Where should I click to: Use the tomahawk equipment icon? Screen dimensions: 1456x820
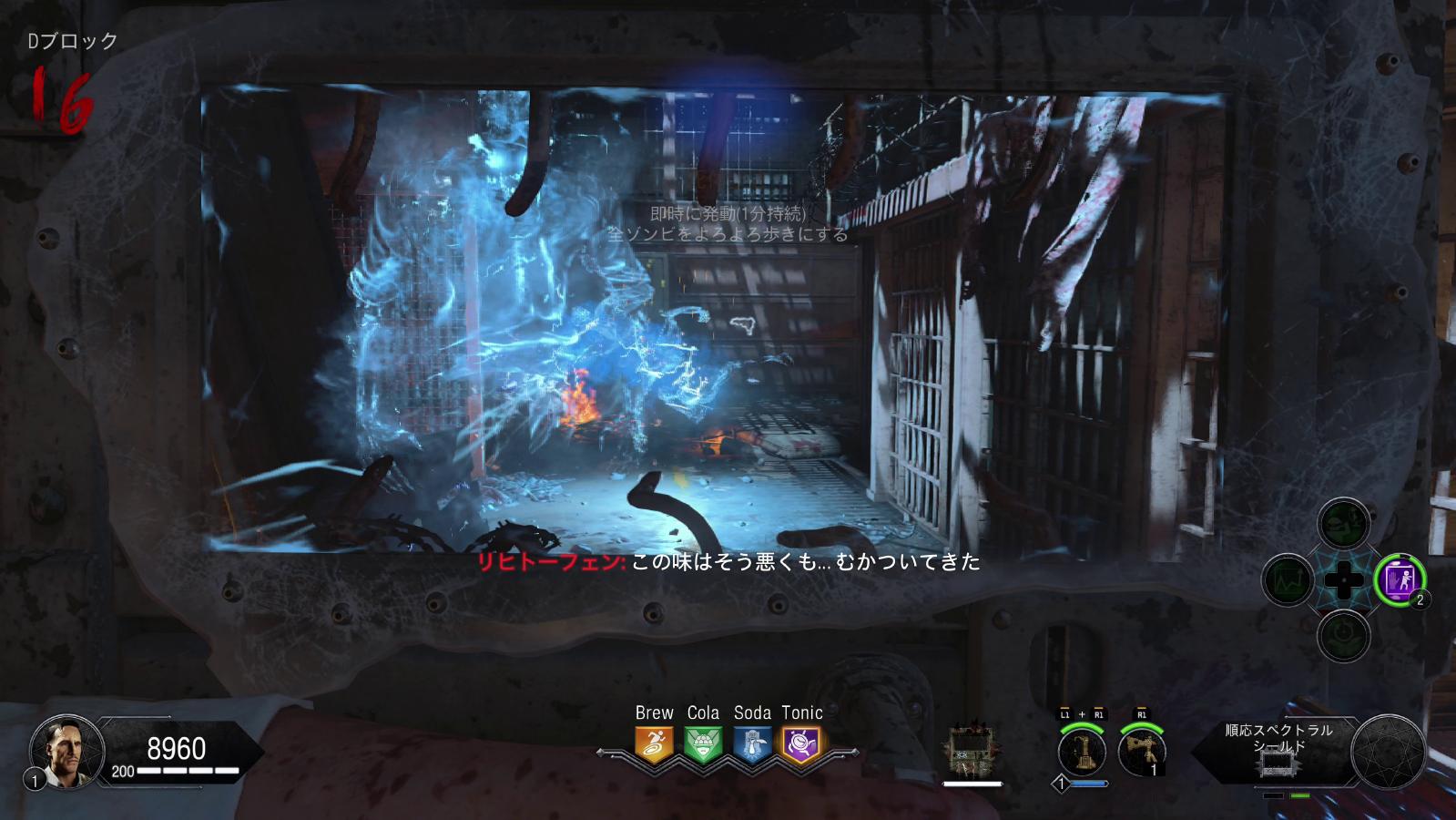1141,752
